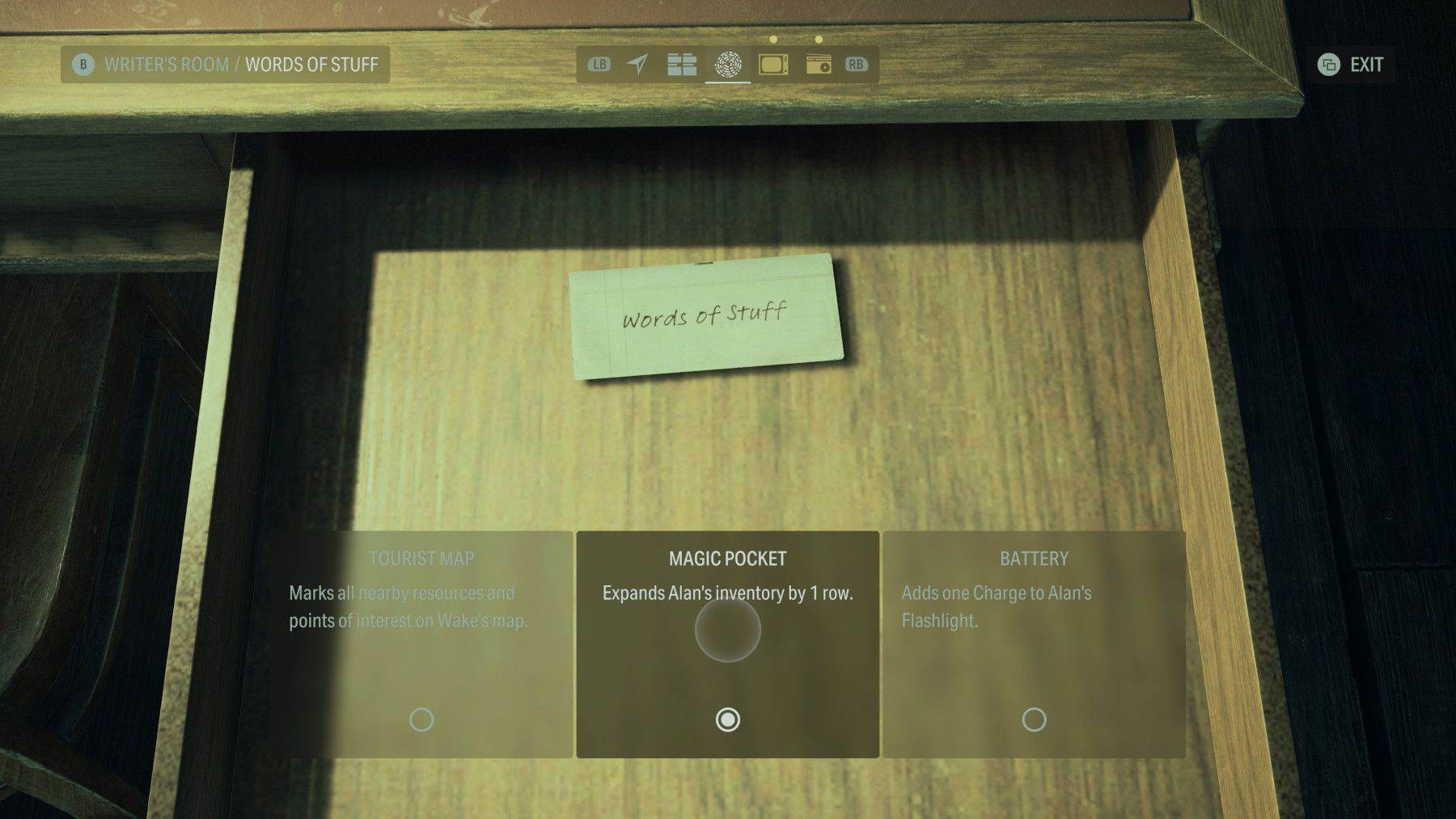This screenshot has width=1456, height=819.
Task: Select the Words of Stuff breadcrumb entry
Action: point(311,65)
